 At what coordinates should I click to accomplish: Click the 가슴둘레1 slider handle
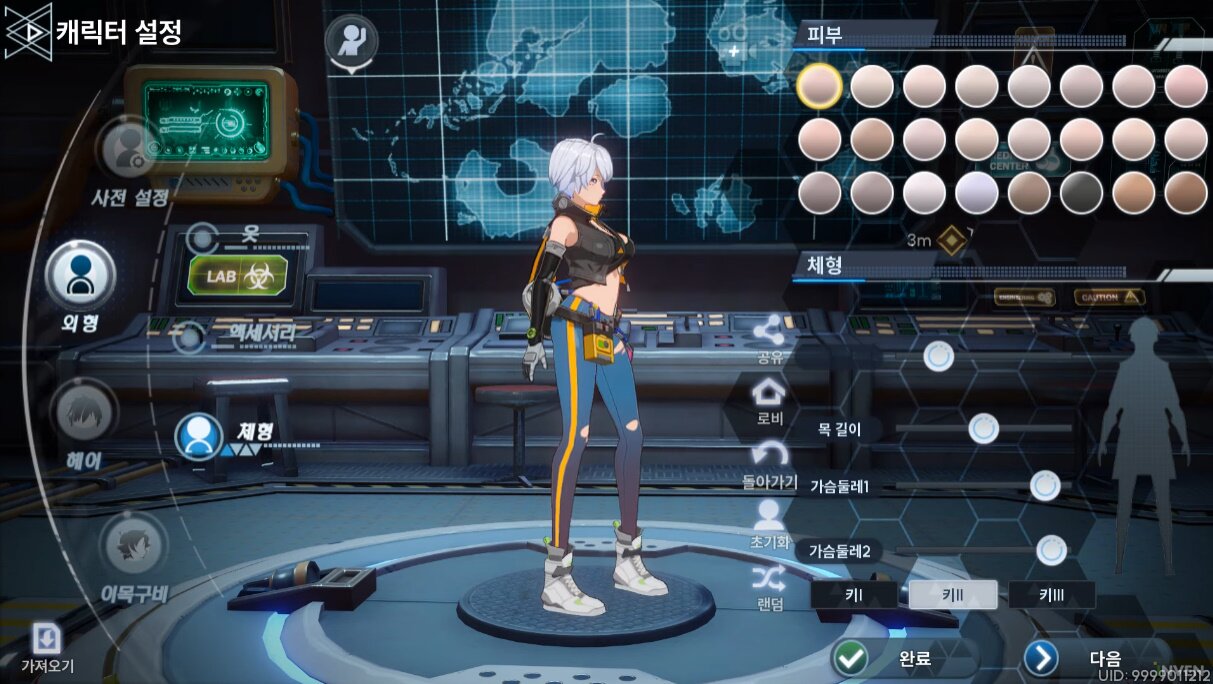click(1045, 486)
